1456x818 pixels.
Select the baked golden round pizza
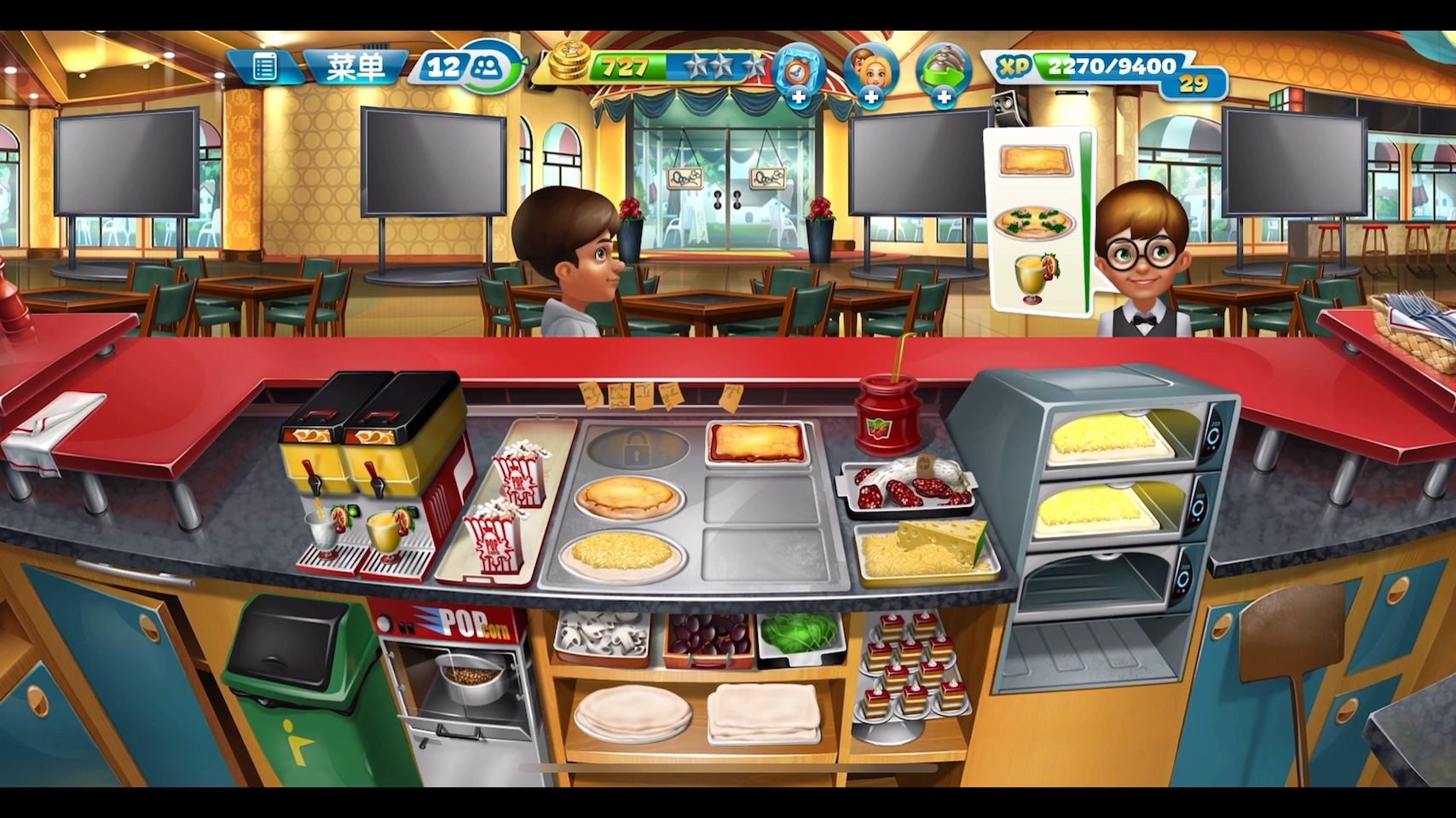tap(629, 498)
